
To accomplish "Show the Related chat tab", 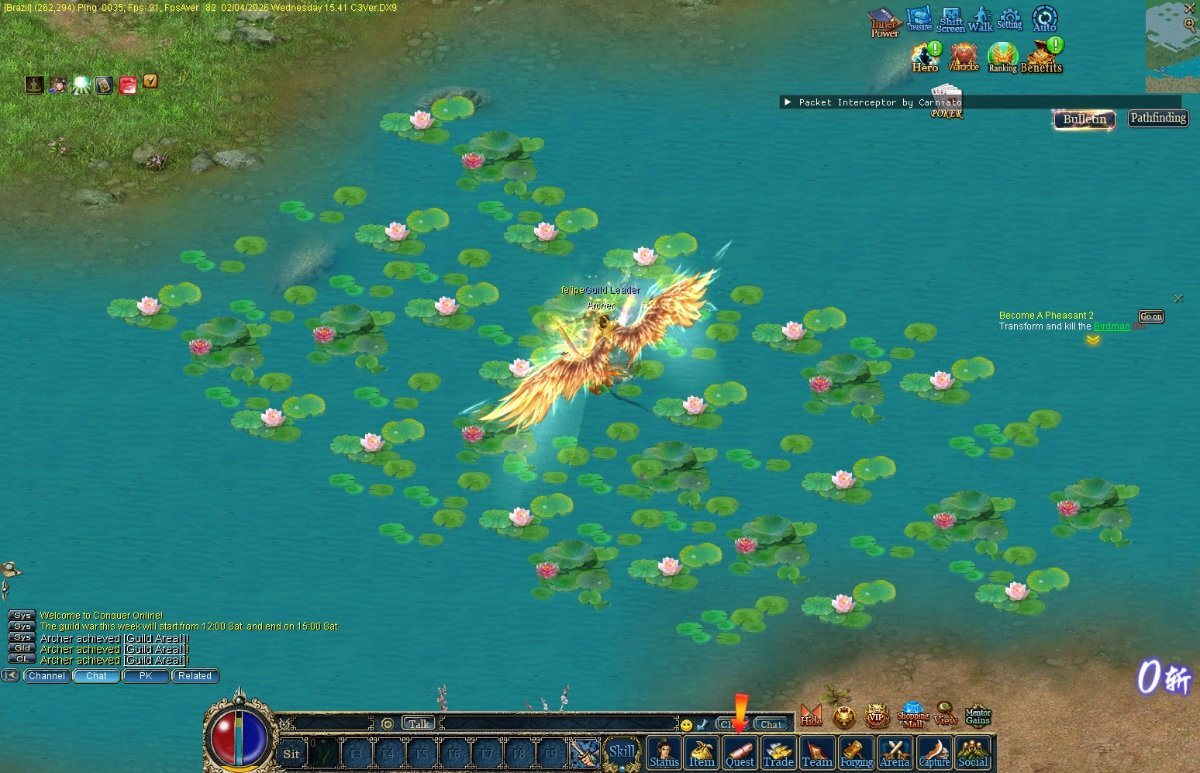I will click(195, 676).
